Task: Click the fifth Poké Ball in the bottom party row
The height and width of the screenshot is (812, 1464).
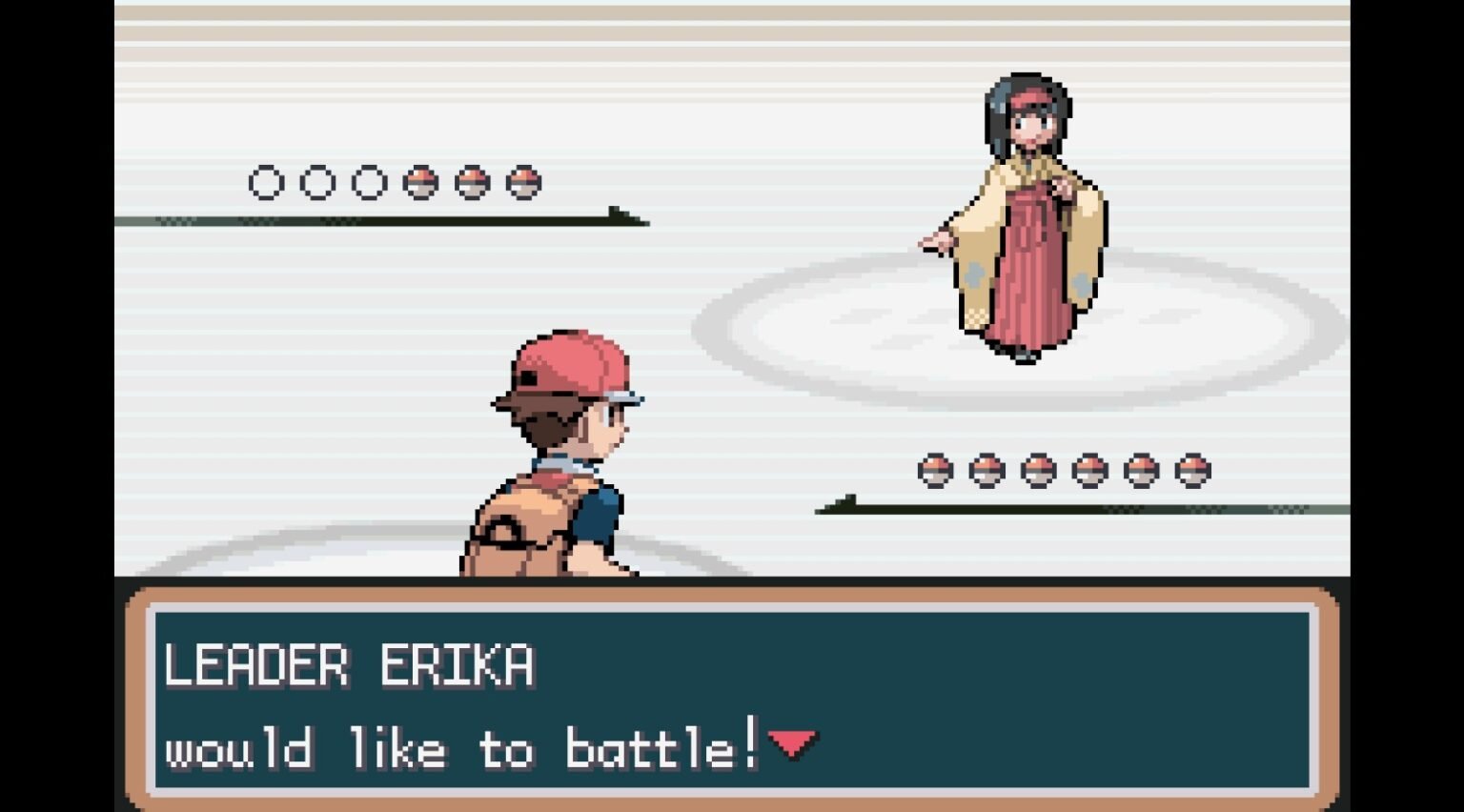Action: pos(1140,469)
